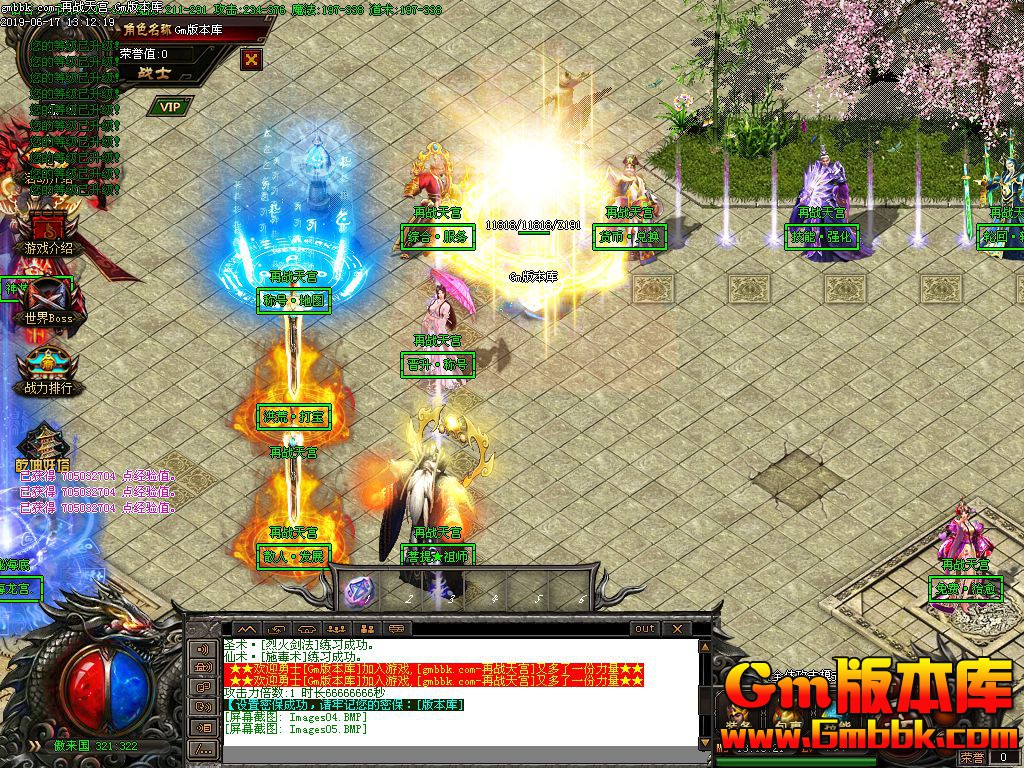Open the 世界Boss panel
The image size is (1024, 768).
point(49,302)
